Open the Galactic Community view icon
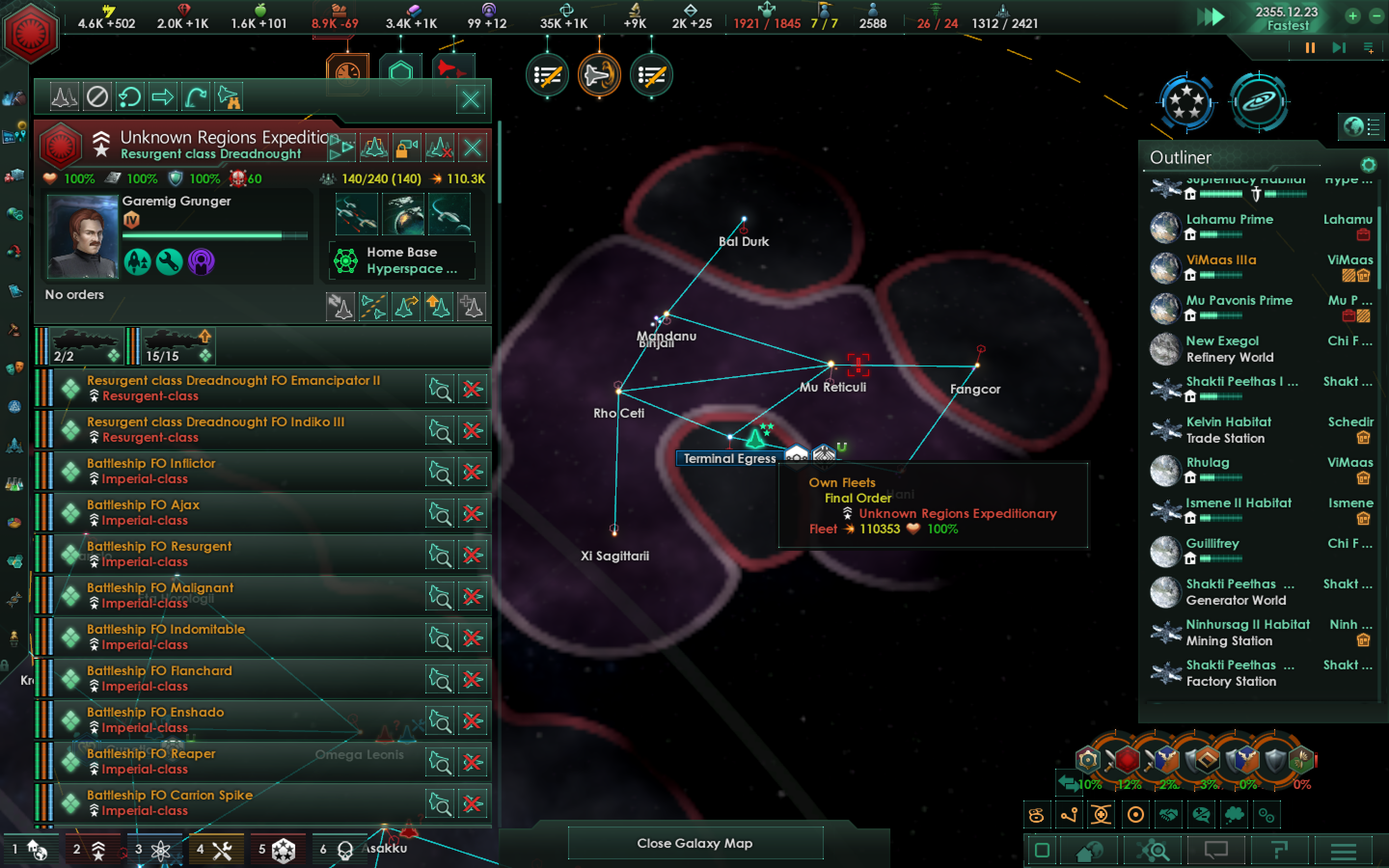This screenshot has height=868, width=1389. point(1188,102)
